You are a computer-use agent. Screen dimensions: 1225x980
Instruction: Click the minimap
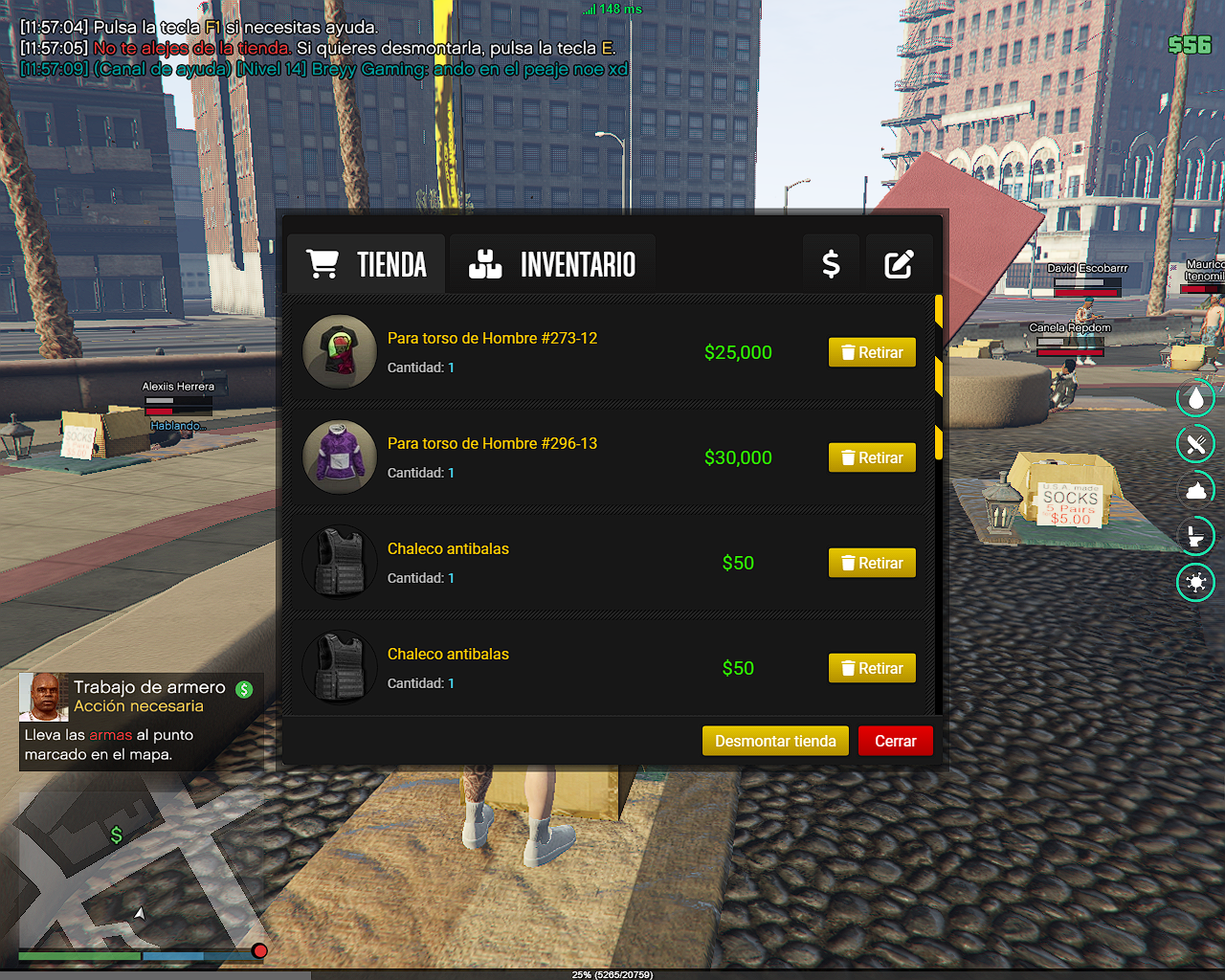click(x=141, y=869)
